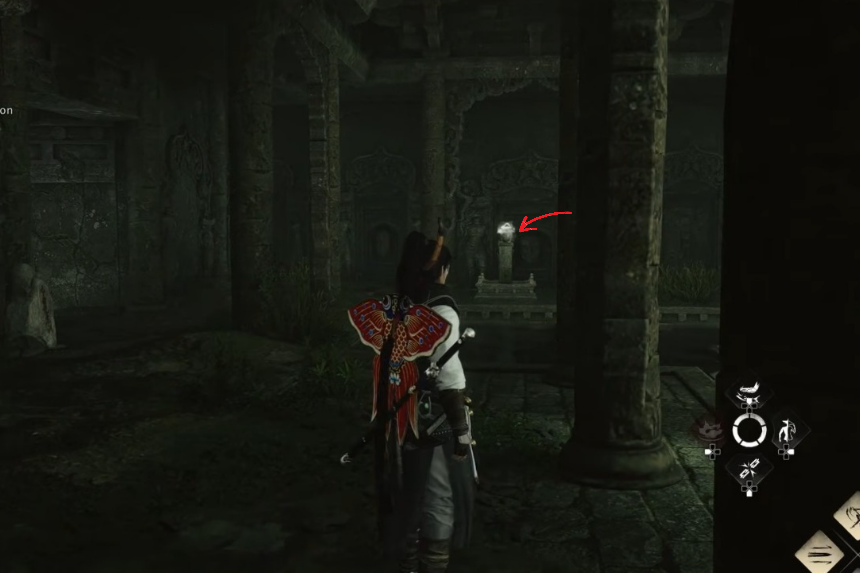Select the top sword-slash skill icon
Screen dimensions: 860x573
(x=749, y=395)
